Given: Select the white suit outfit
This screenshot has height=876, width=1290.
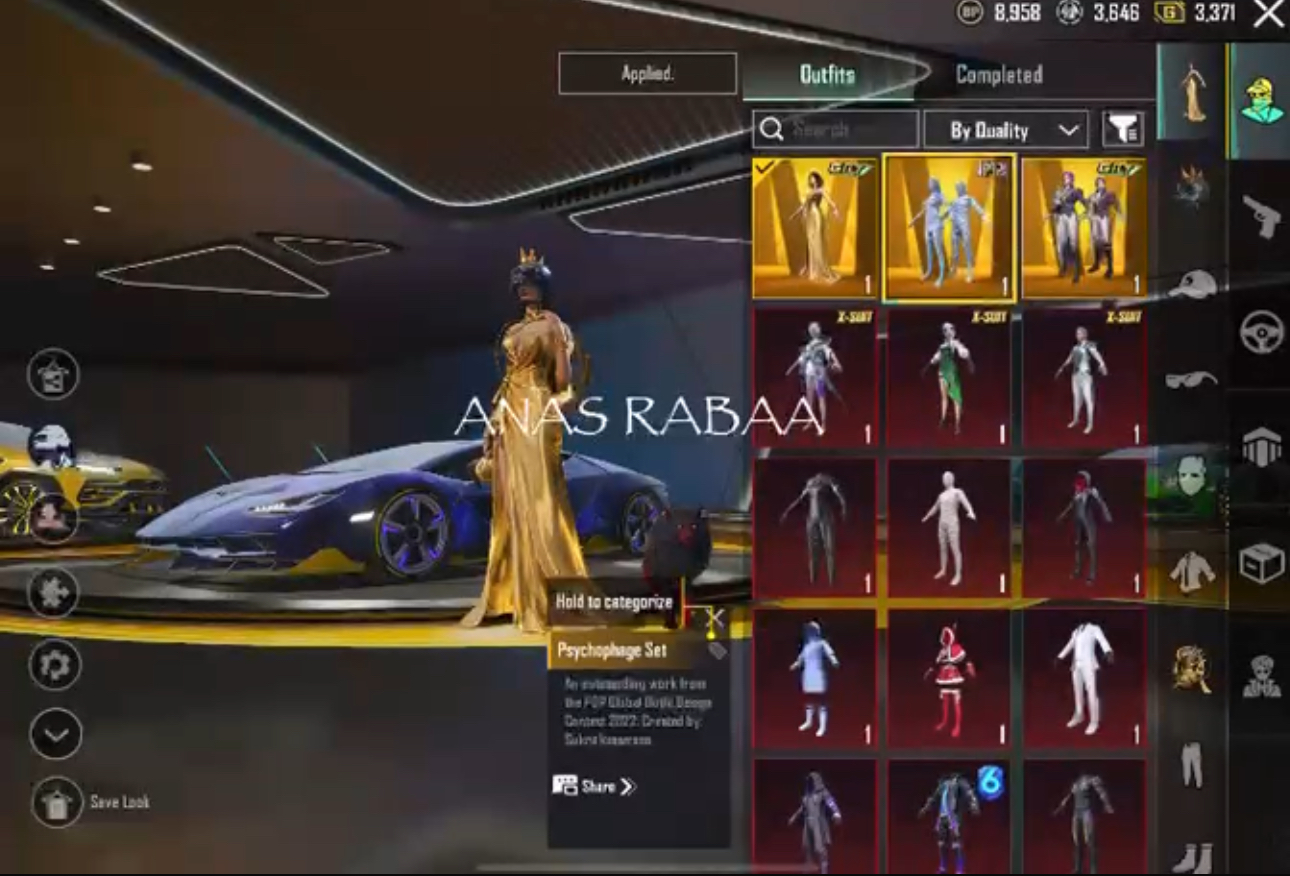Looking at the screenshot, I should pyautogui.click(x=1084, y=678).
